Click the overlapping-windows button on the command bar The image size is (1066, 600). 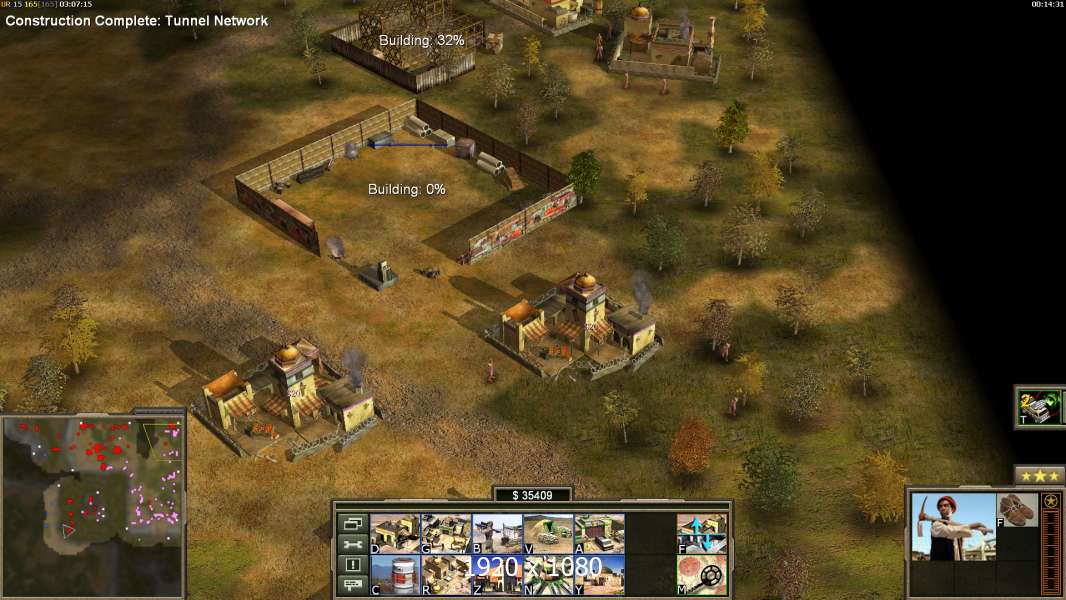click(352, 523)
